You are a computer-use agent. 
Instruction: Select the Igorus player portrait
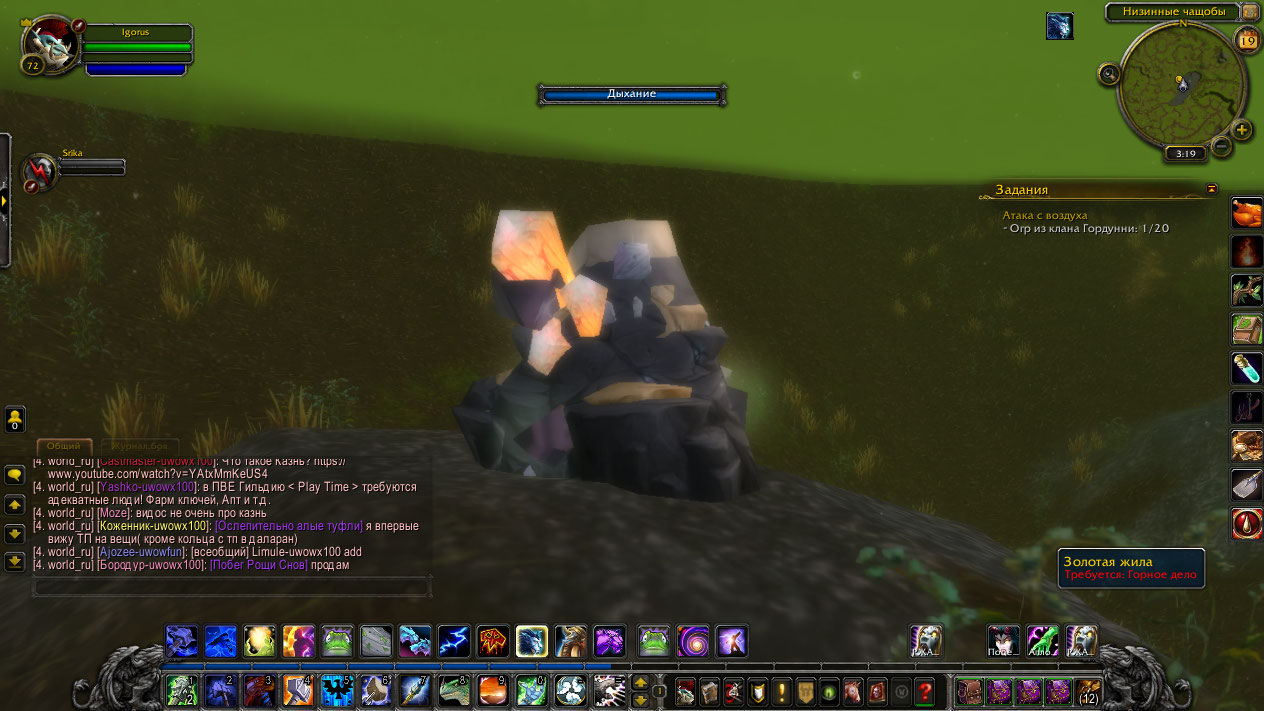point(50,45)
